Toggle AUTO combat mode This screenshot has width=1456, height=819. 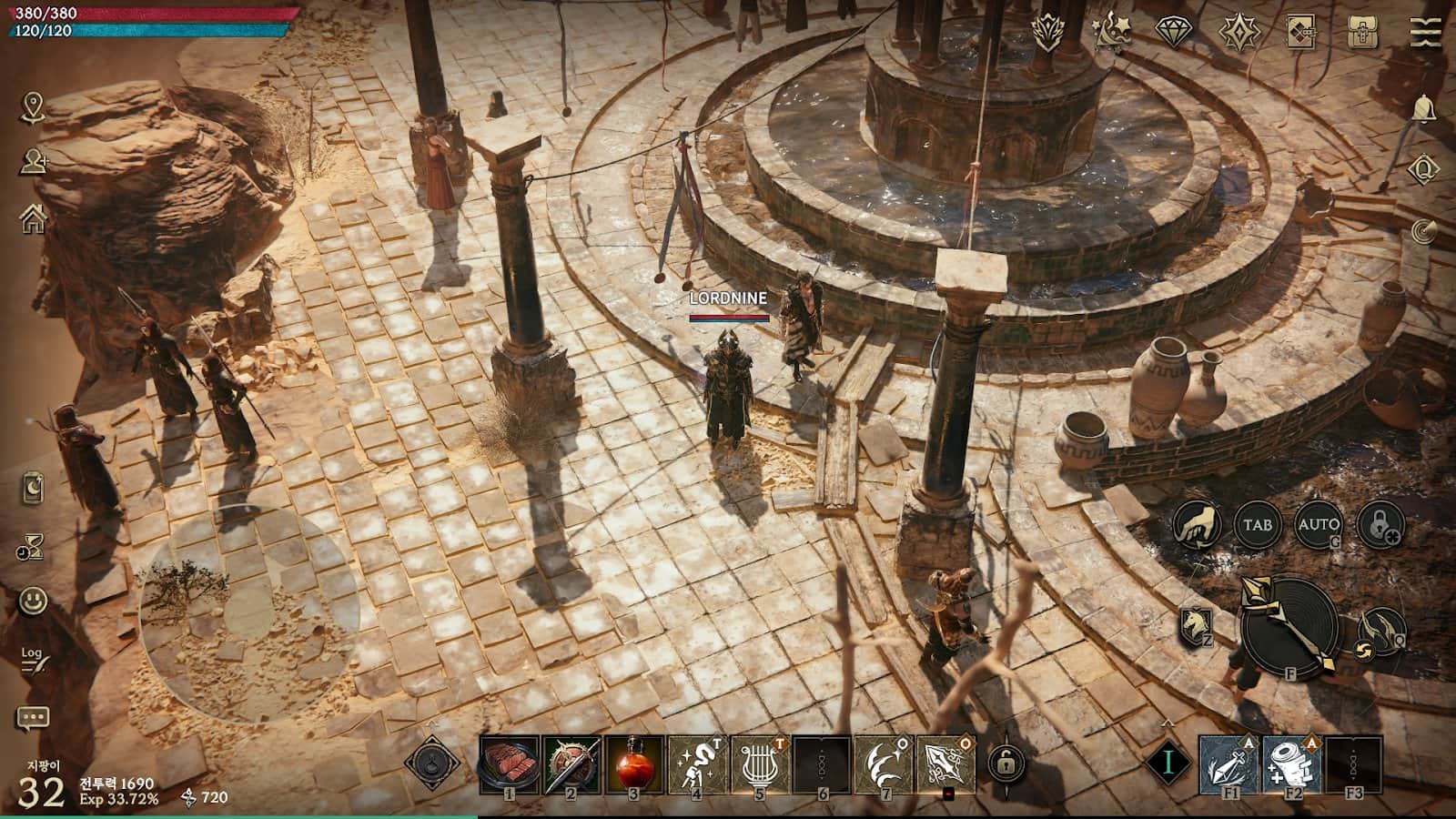click(x=1318, y=525)
